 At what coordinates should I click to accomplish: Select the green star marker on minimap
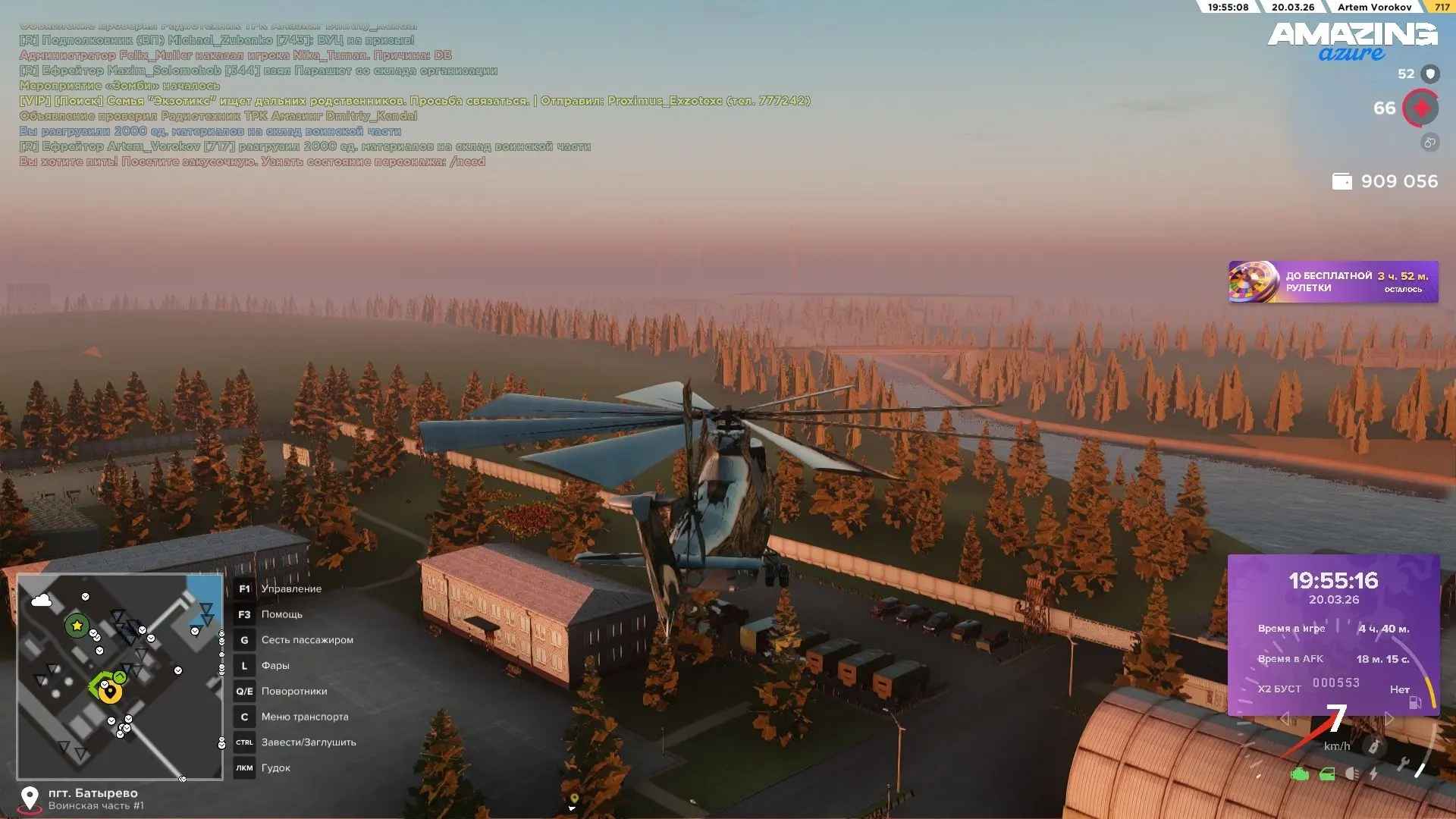pyautogui.click(x=77, y=626)
